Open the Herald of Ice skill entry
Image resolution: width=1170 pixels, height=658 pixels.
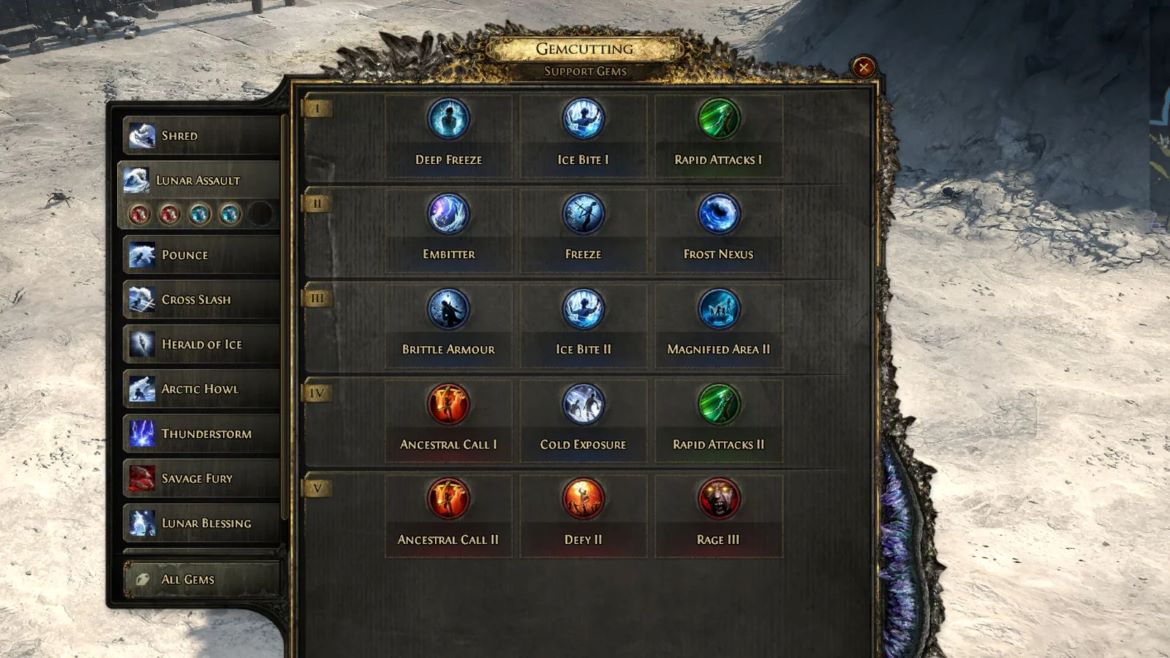click(x=200, y=345)
